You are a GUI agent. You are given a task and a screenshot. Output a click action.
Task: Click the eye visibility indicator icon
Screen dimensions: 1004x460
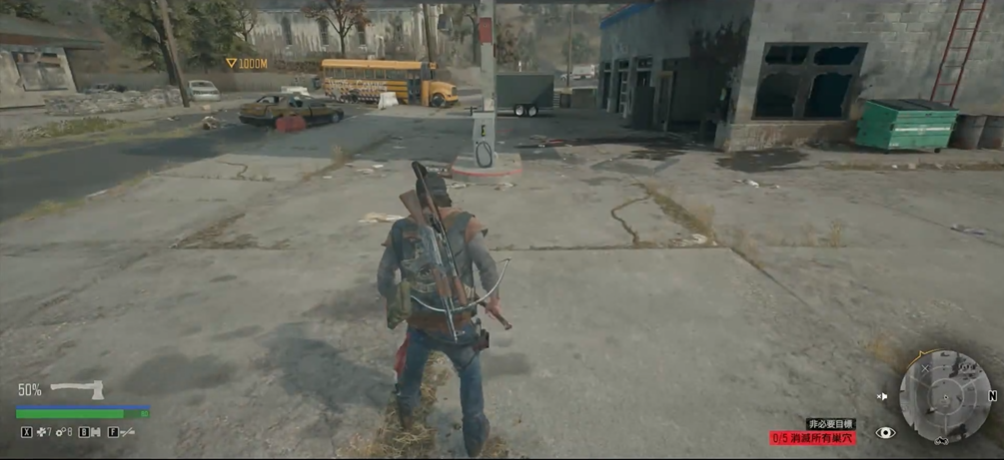[x=885, y=433]
